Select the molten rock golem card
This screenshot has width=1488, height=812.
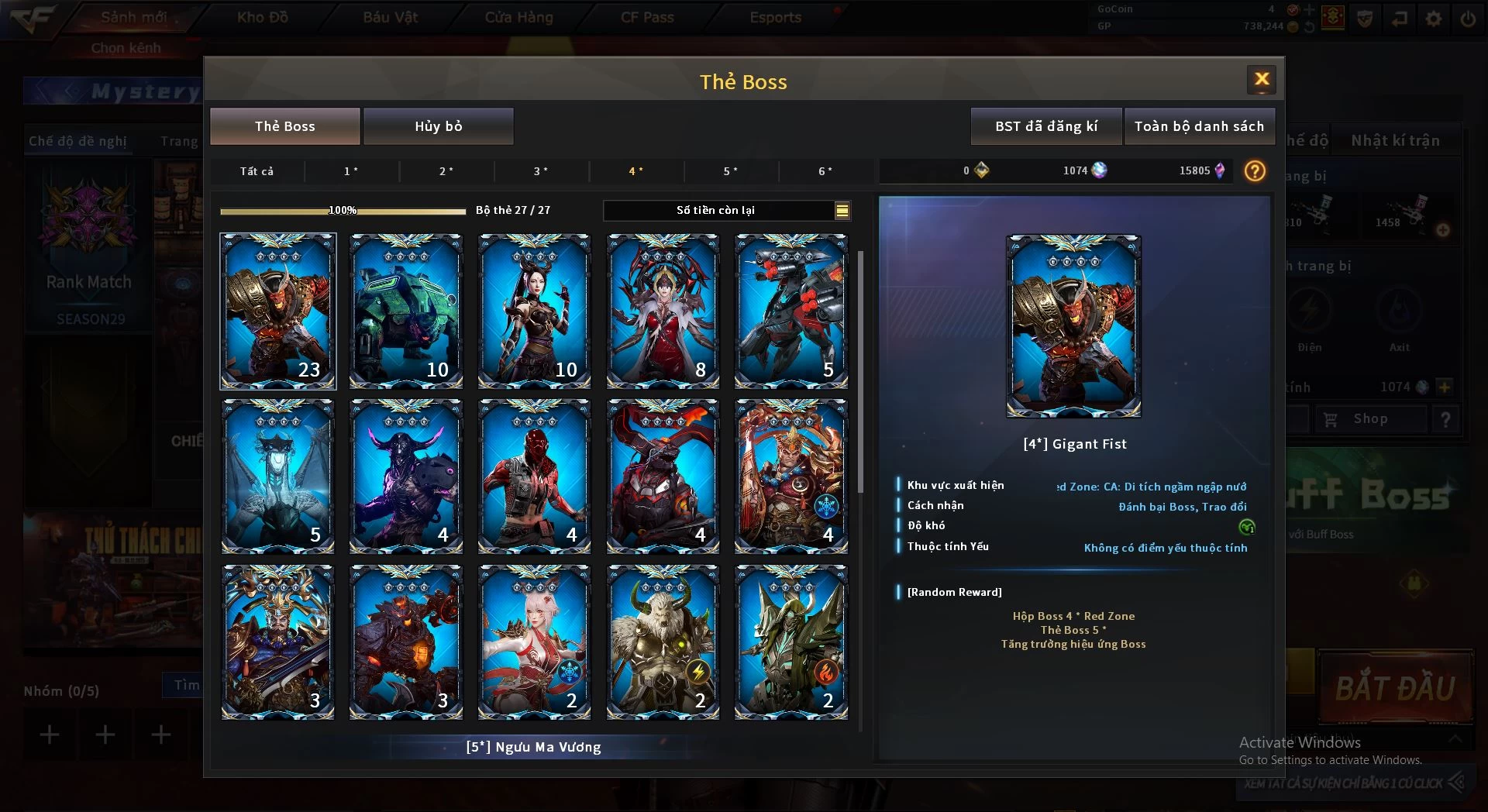point(406,642)
